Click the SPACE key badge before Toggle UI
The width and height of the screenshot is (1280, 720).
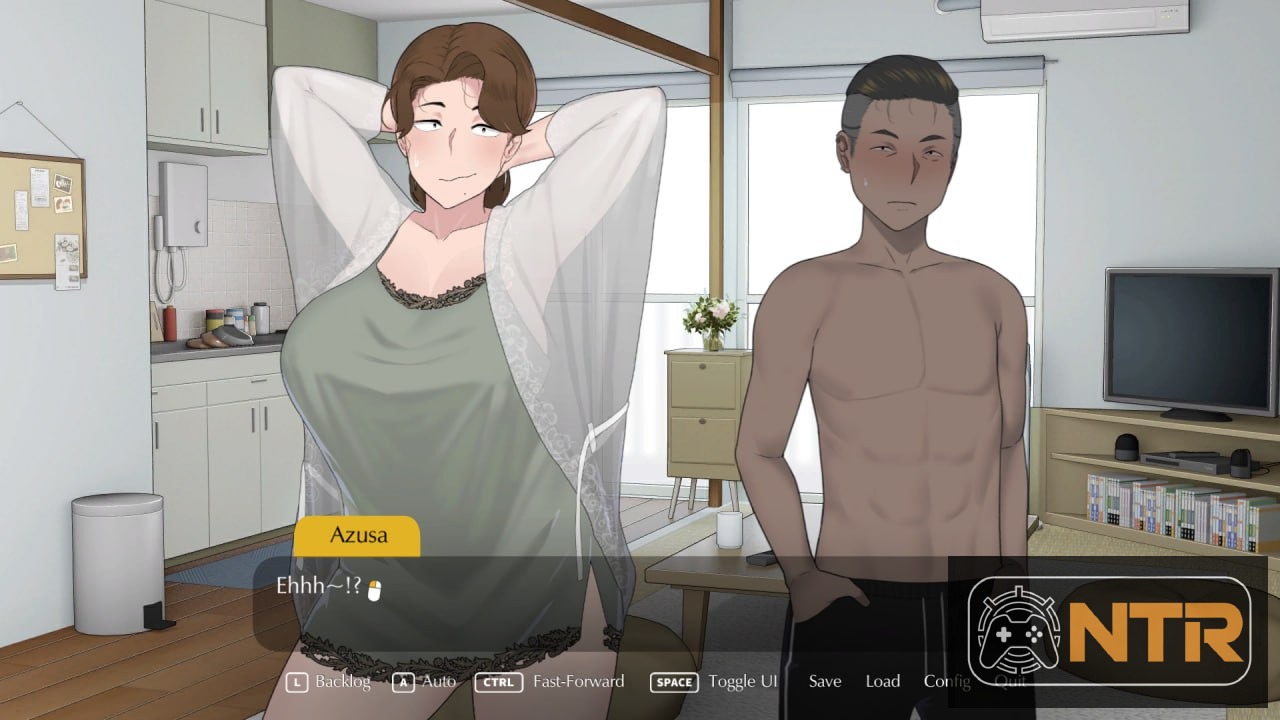(x=673, y=682)
